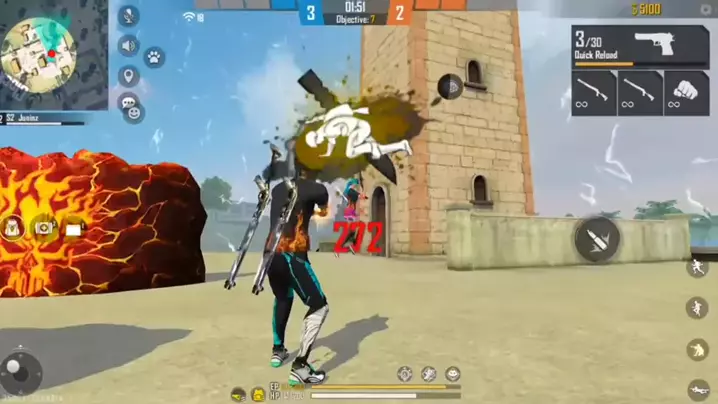
Task: Use the medkit item icon
Action: (x=45, y=228)
